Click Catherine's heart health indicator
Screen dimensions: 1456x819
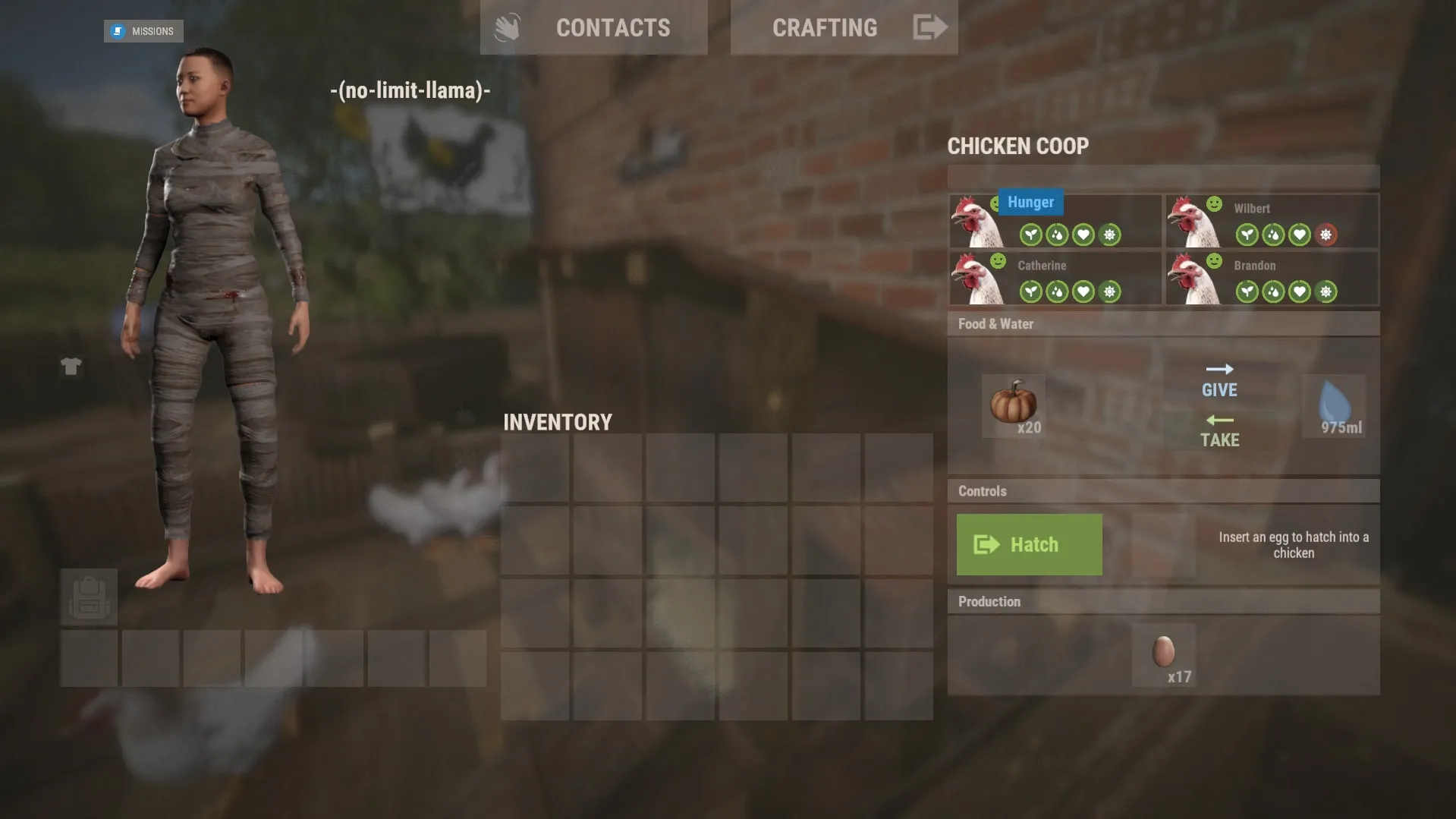[x=1082, y=291]
